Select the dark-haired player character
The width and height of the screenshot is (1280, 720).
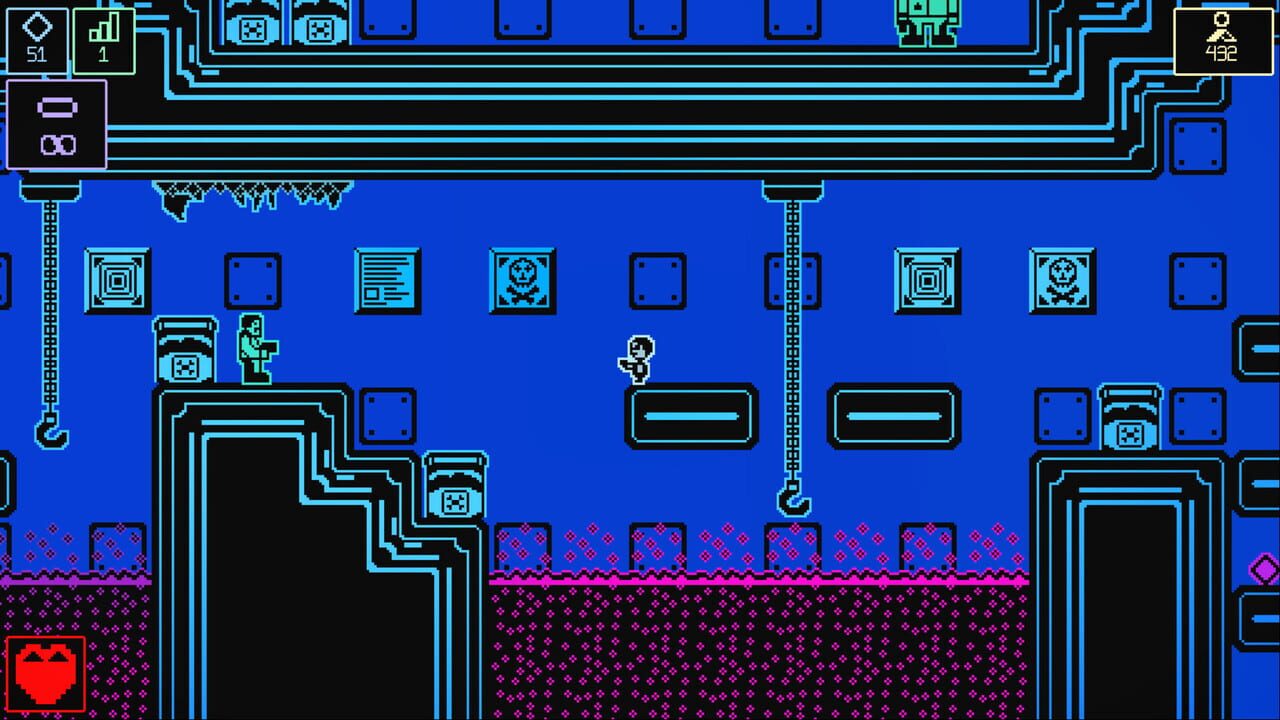click(635, 360)
